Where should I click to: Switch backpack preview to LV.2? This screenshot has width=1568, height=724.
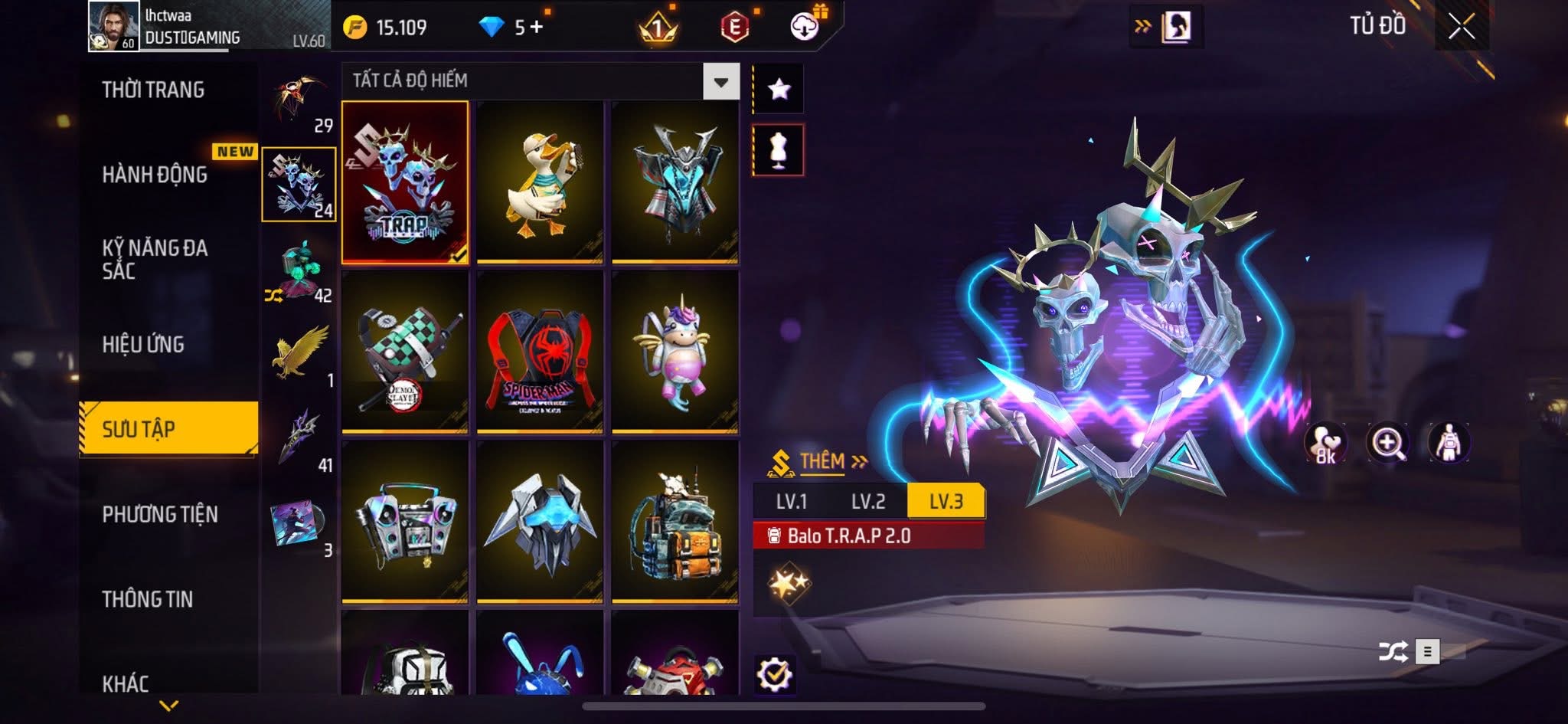868,502
